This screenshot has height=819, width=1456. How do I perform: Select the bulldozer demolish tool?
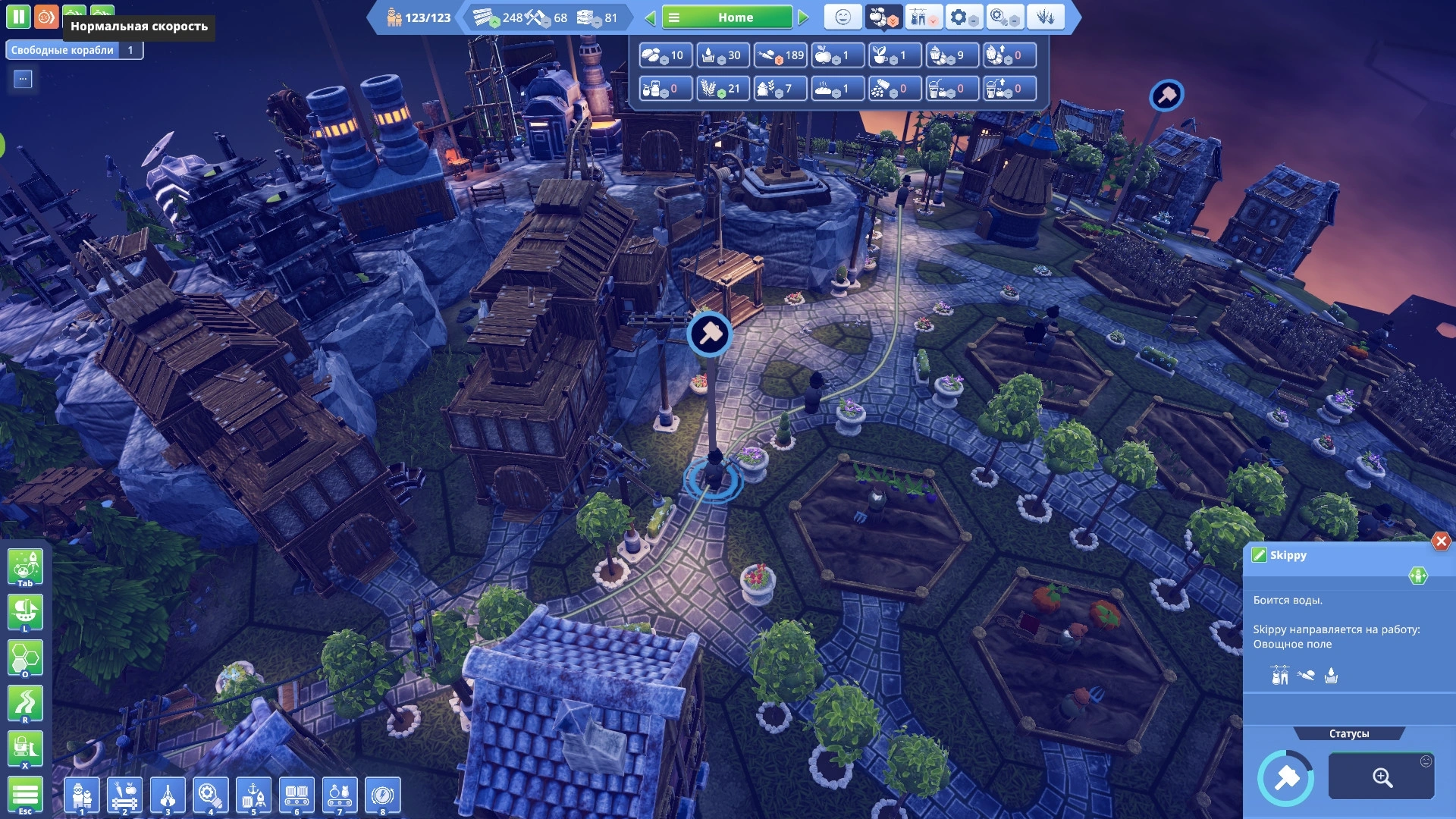pos(25,749)
